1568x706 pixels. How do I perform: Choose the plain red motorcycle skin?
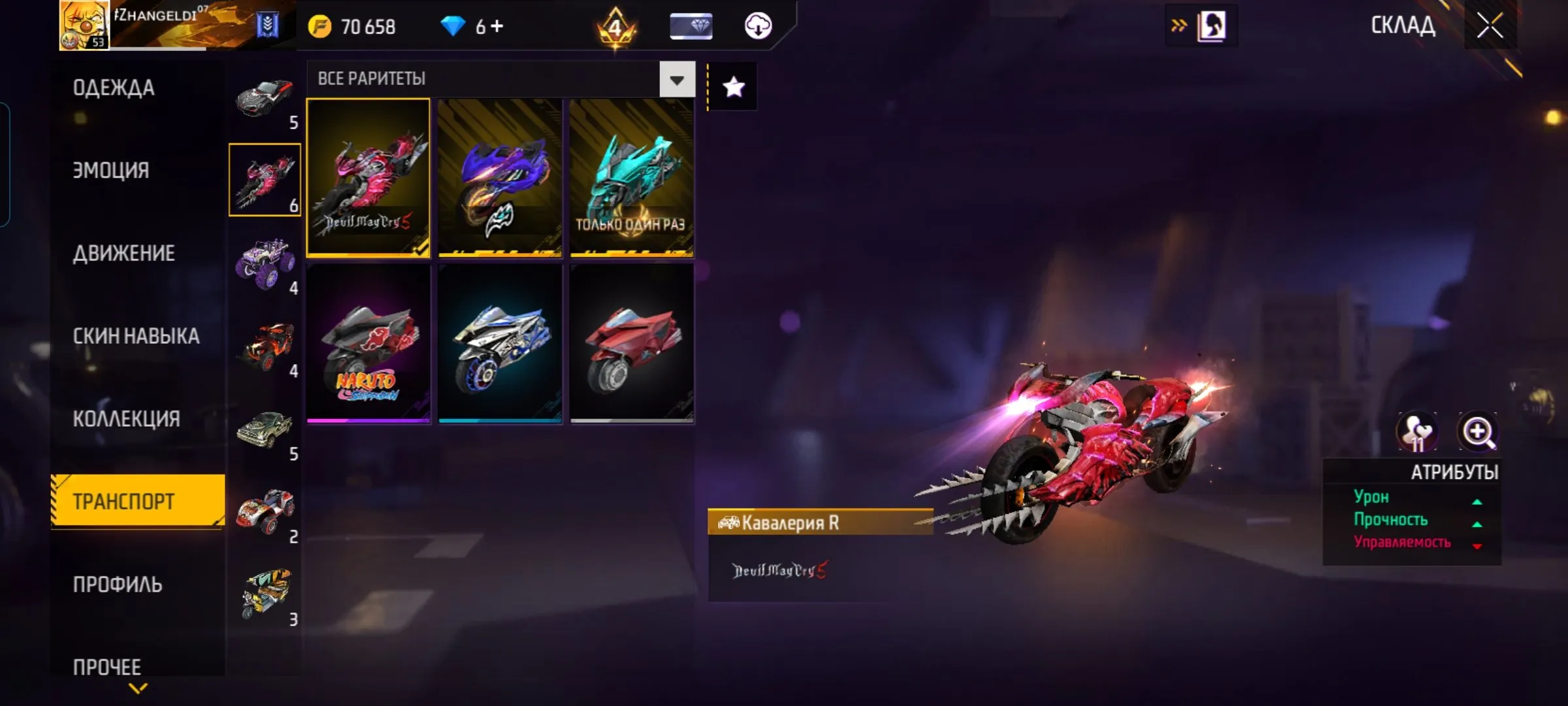point(632,344)
